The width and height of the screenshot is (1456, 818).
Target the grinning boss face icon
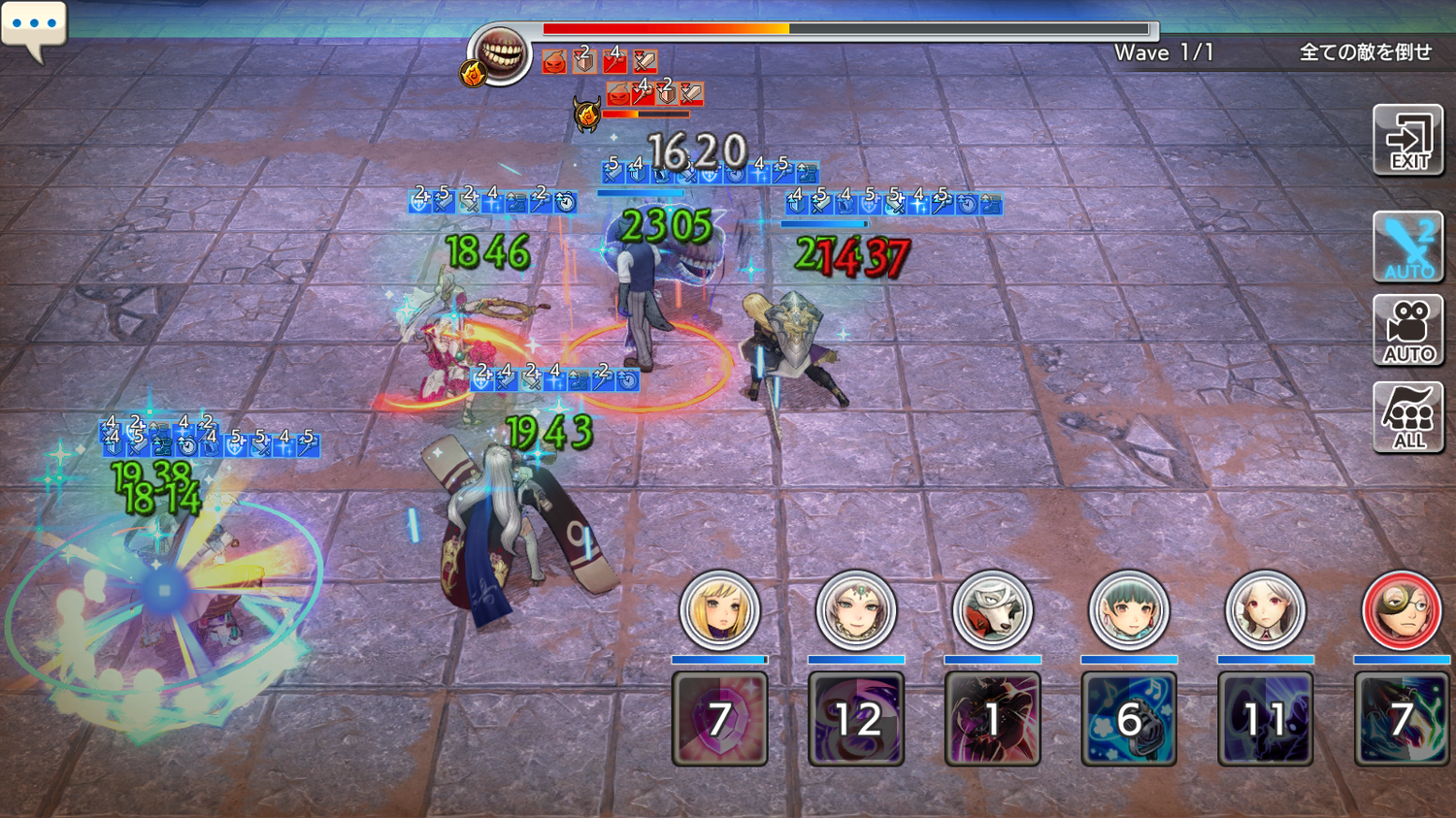point(501,53)
